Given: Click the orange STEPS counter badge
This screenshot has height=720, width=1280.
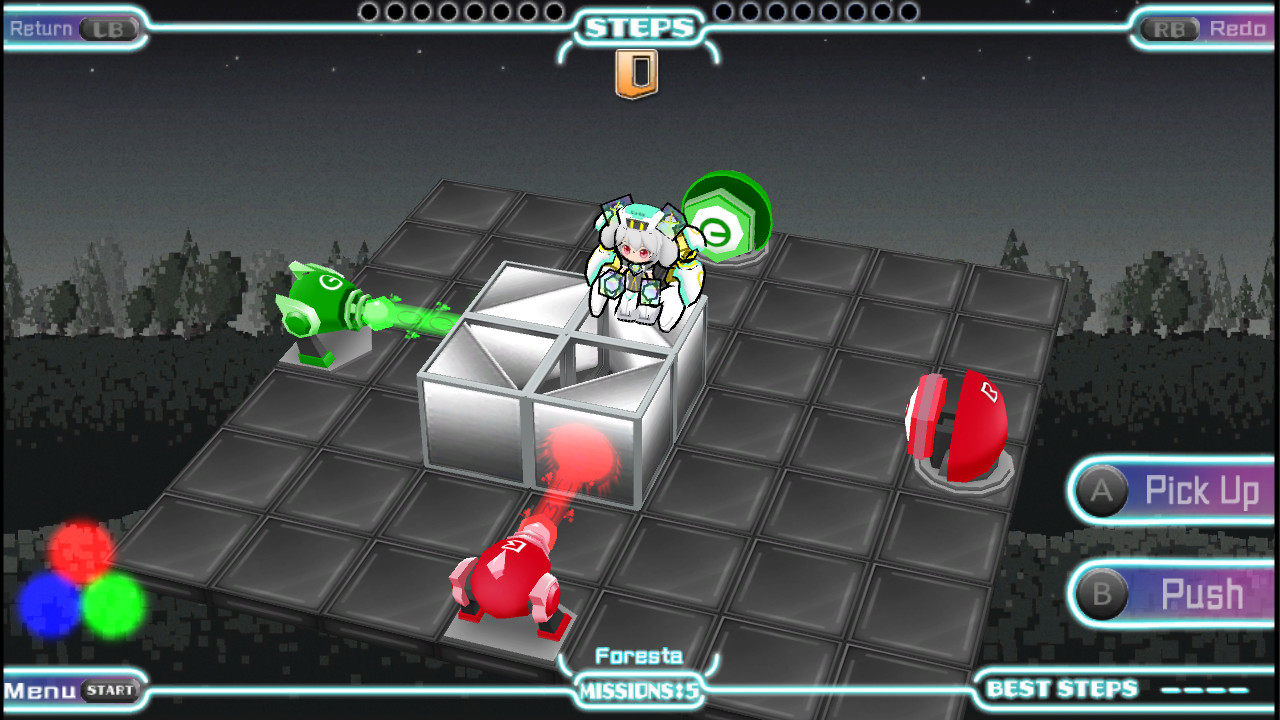Looking at the screenshot, I should coord(639,68).
